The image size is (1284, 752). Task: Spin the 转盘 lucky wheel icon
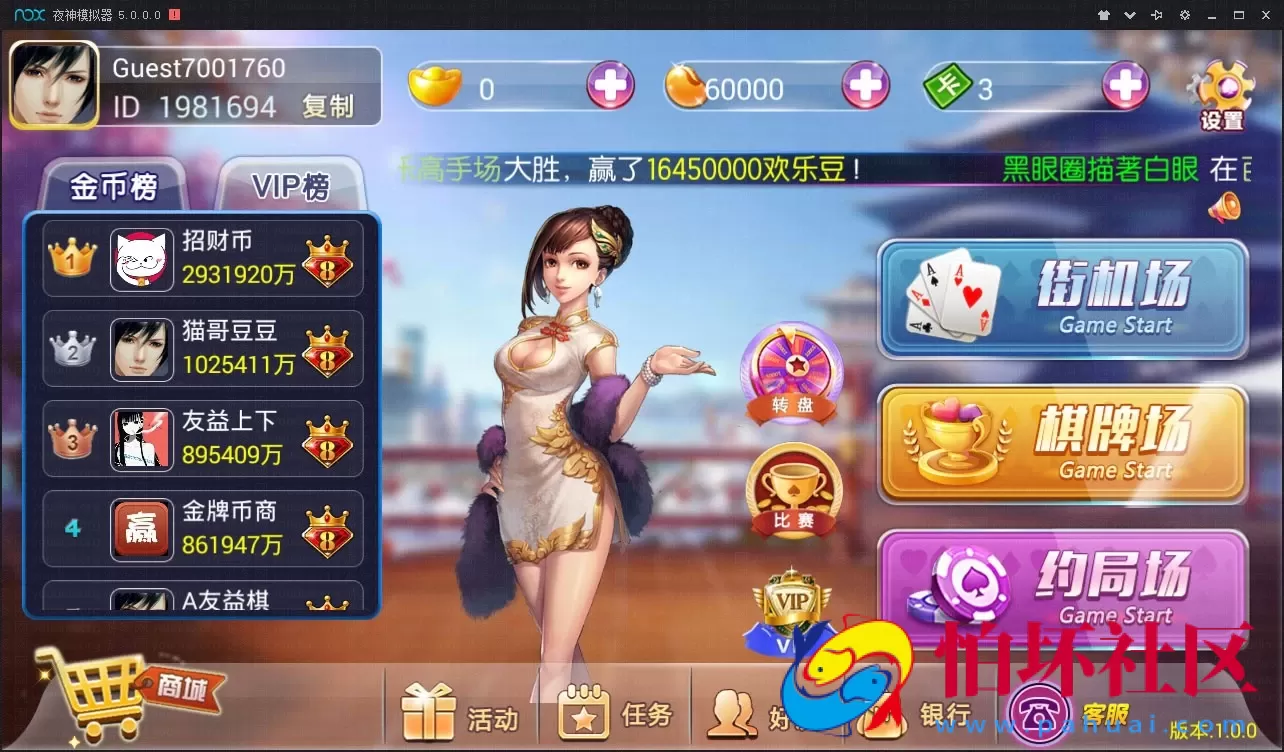click(x=792, y=368)
